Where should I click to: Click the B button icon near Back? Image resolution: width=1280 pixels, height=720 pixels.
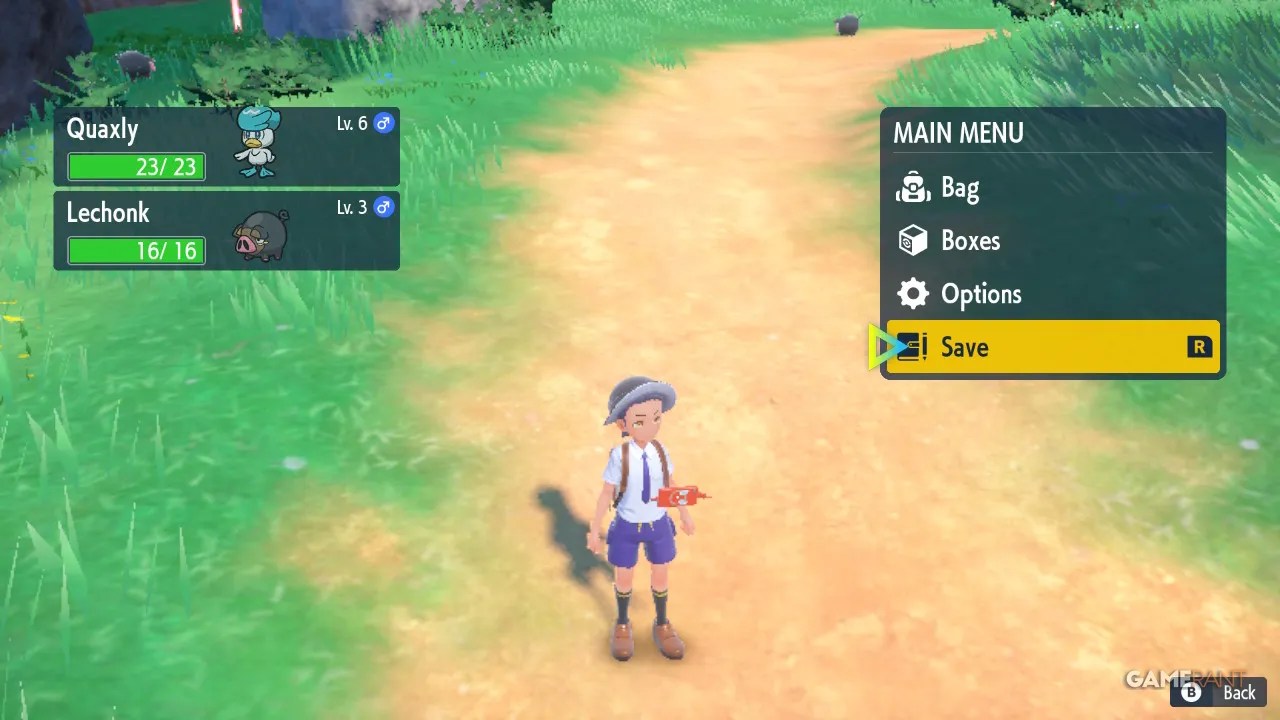(1191, 692)
